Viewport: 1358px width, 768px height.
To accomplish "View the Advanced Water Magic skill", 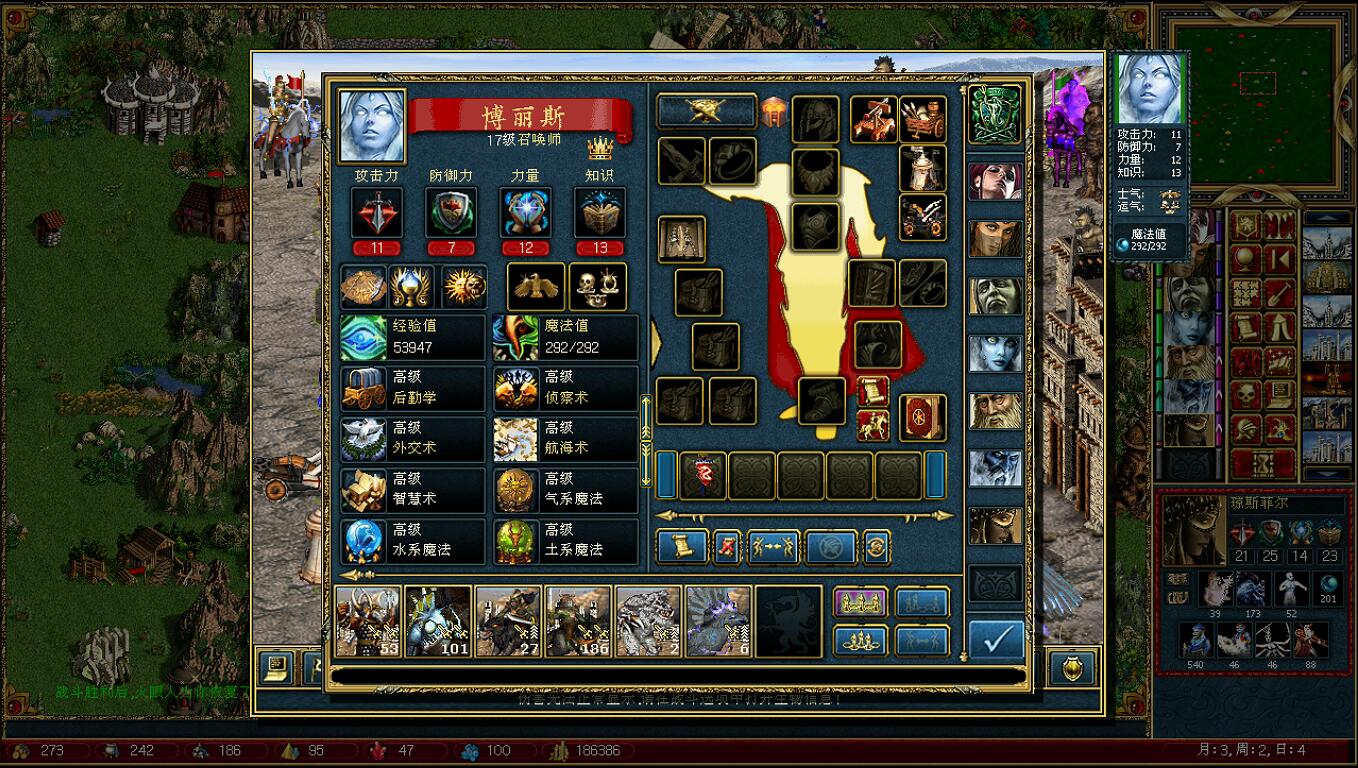I will tap(412, 540).
